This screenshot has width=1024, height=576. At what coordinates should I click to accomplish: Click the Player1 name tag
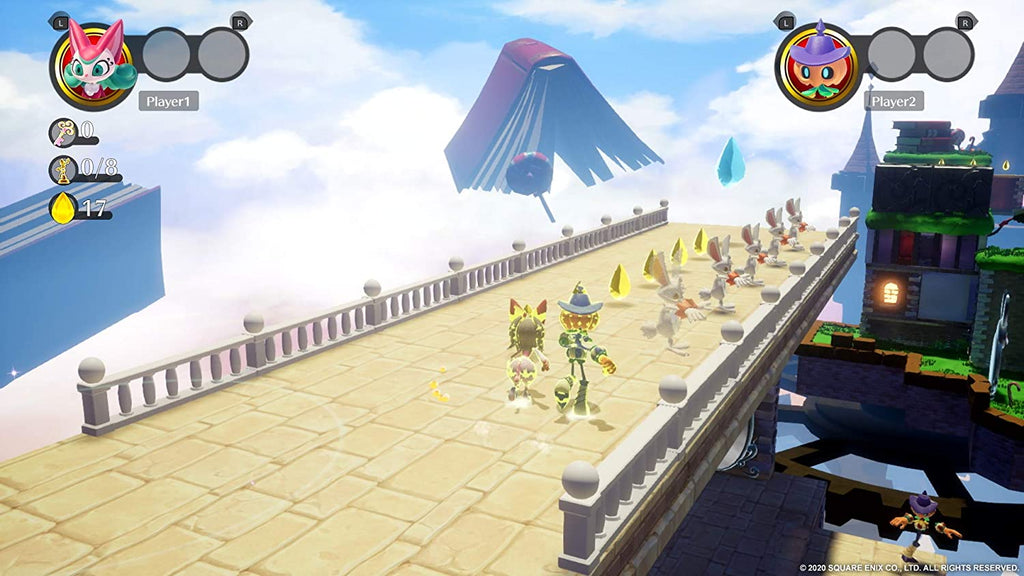[x=168, y=101]
